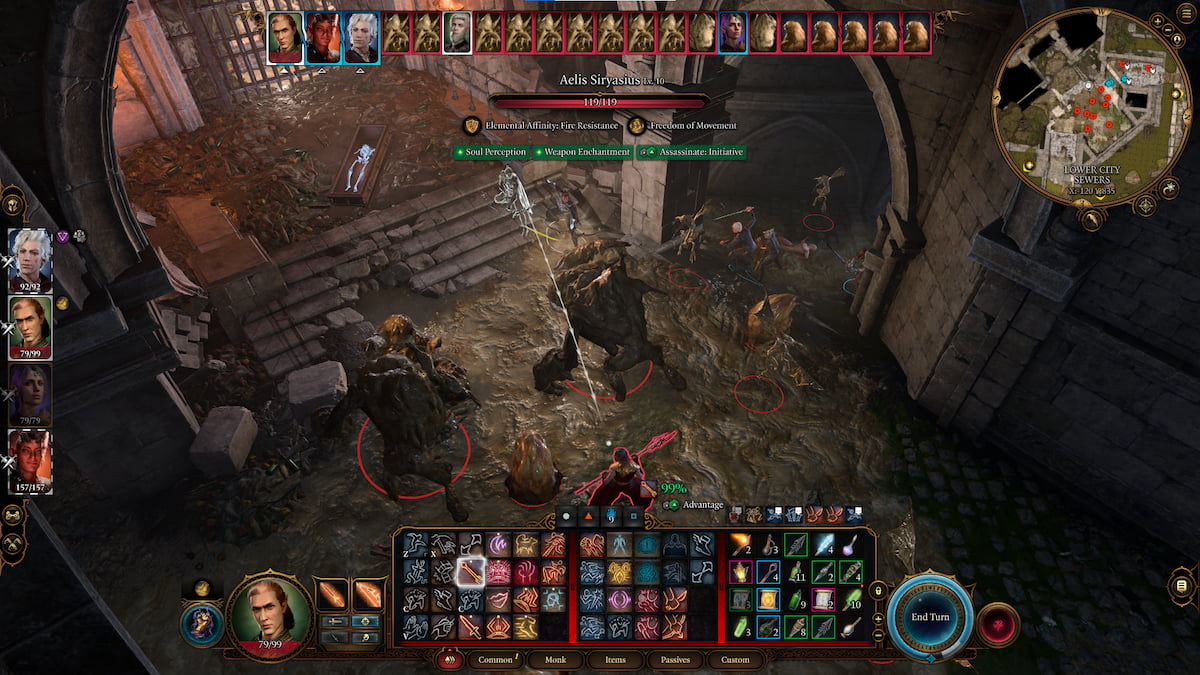Choose the purple-tinted party portrait with 79/79
The height and width of the screenshot is (675, 1200).
point(30,390)
